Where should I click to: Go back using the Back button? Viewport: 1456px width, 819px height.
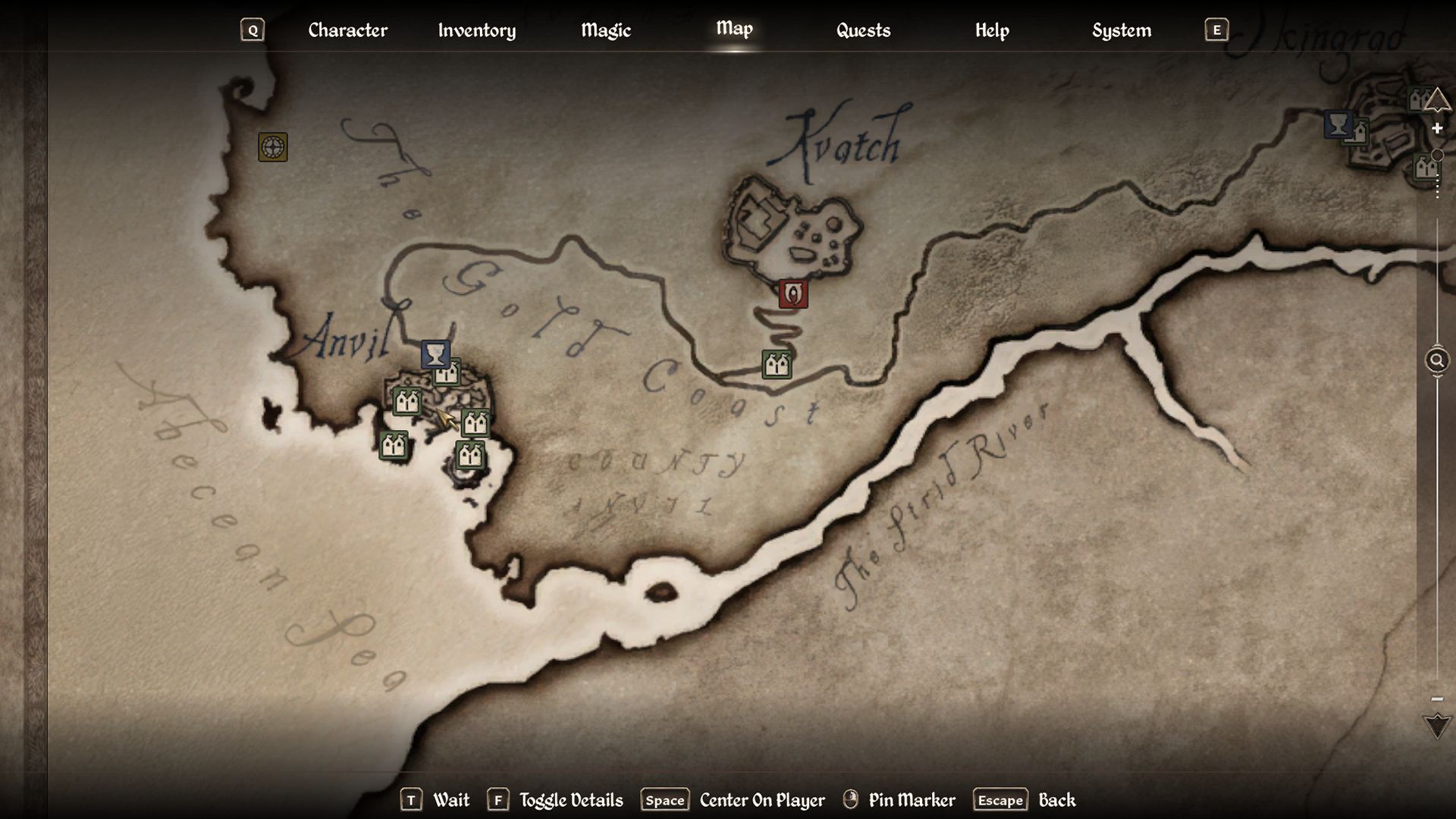click(1056, 800)
